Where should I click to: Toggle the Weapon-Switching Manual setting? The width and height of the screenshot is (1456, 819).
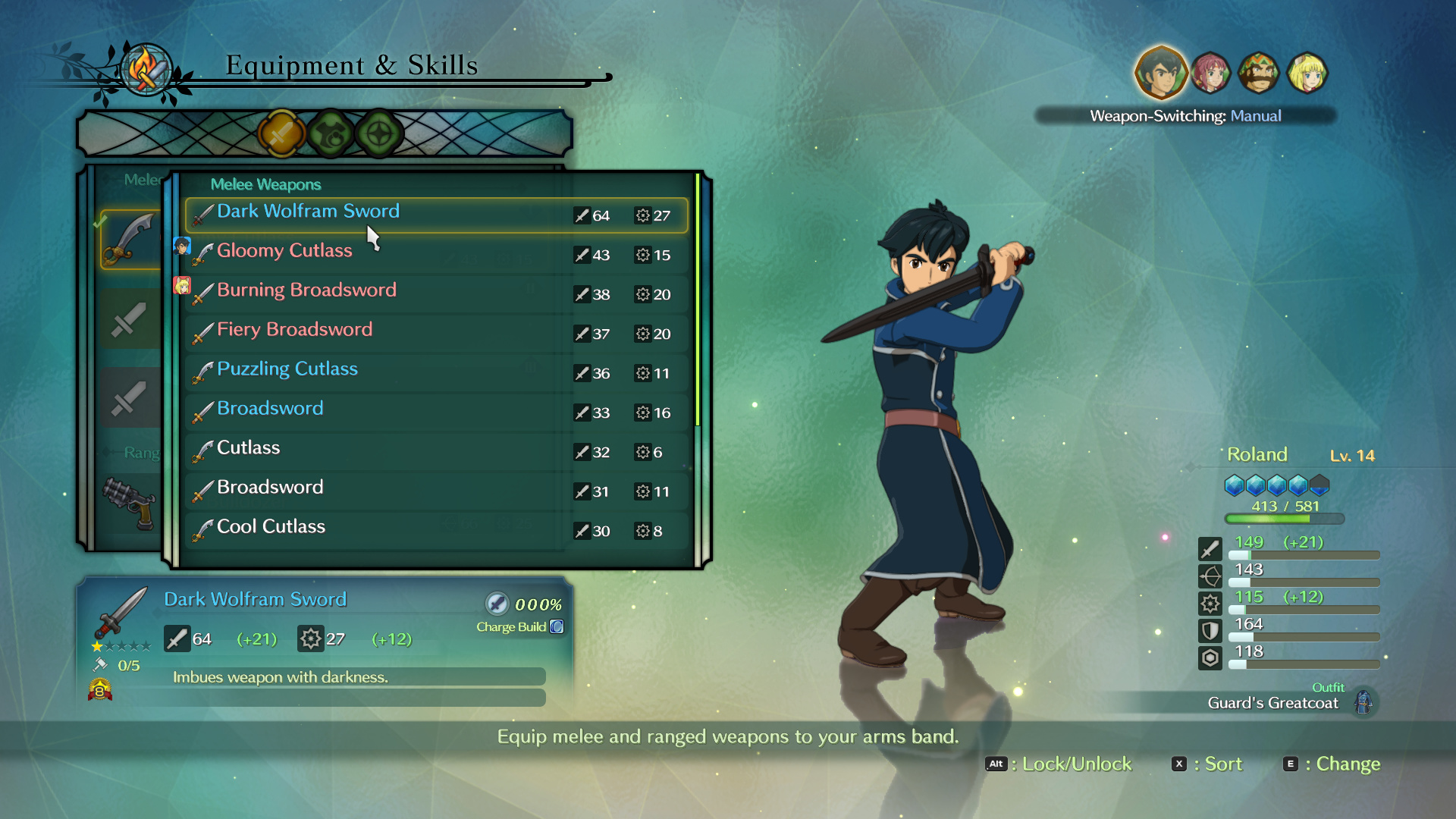tap(1185, 116)
